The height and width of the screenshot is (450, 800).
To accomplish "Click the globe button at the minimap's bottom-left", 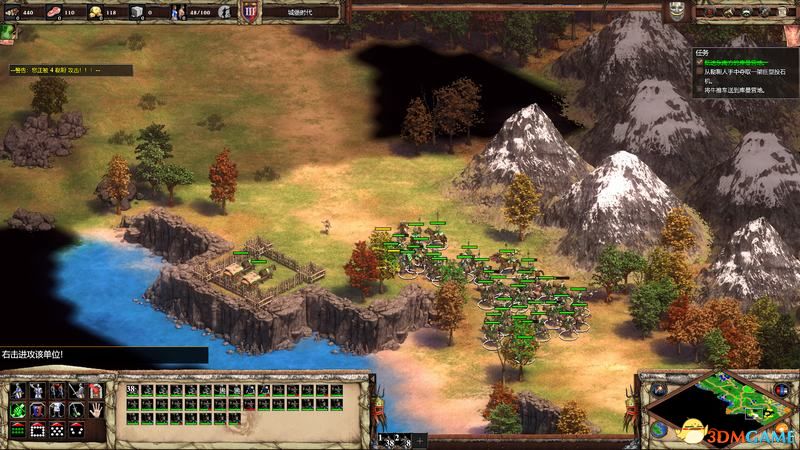I will click(x=661, y=429).
